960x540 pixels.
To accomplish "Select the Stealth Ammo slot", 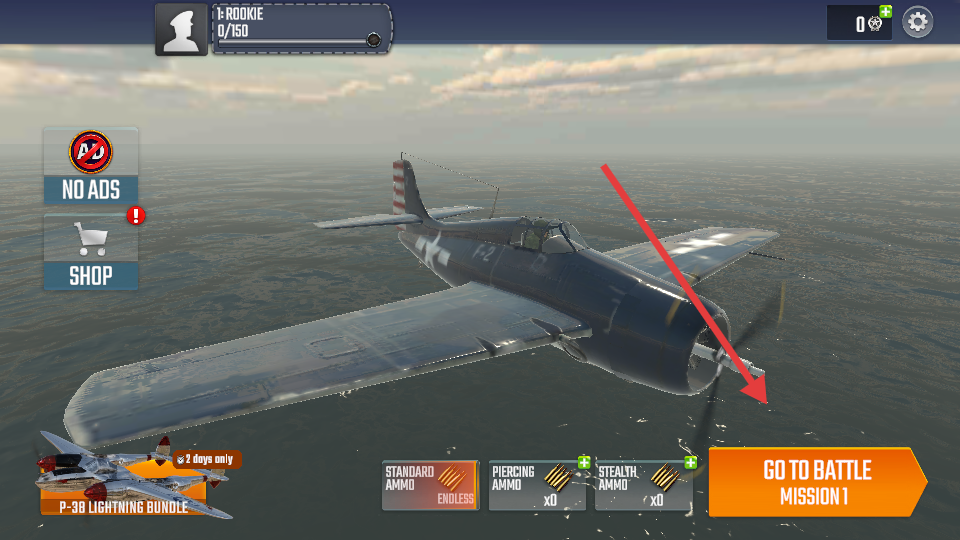I will click(642, 486).
